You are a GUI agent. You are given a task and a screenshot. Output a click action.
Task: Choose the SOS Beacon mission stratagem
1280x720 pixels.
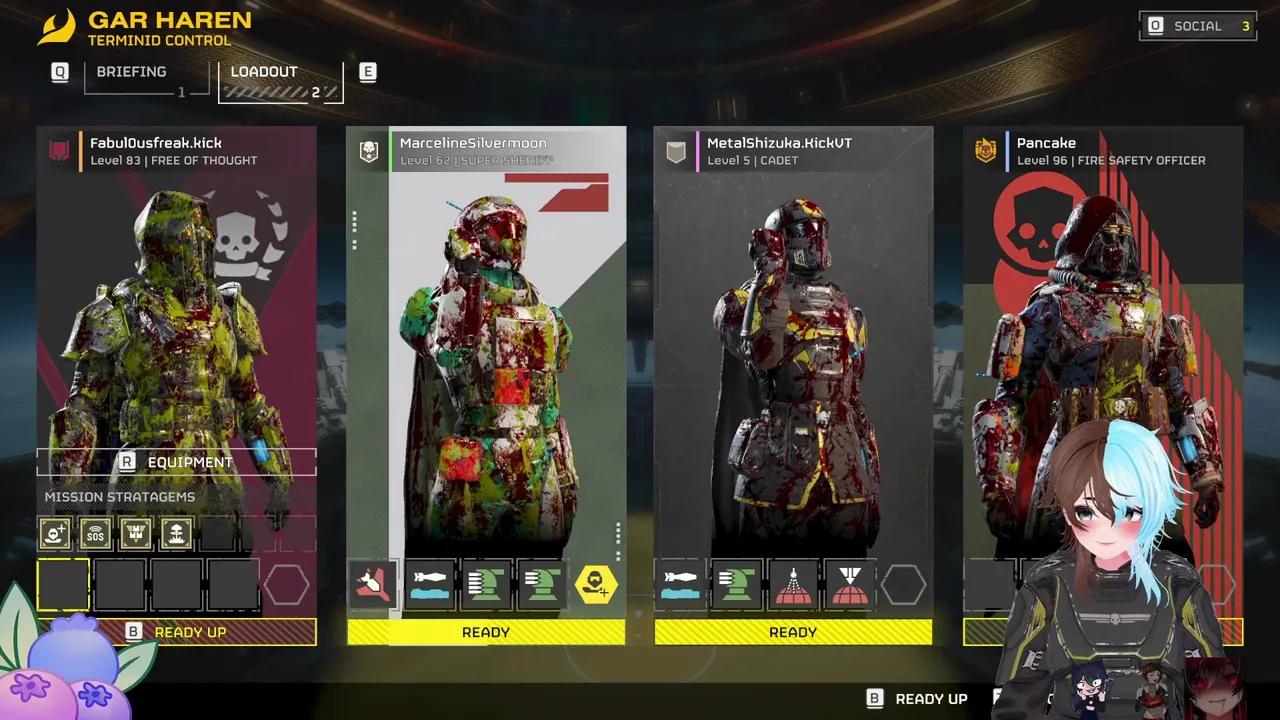coord(96,534)
